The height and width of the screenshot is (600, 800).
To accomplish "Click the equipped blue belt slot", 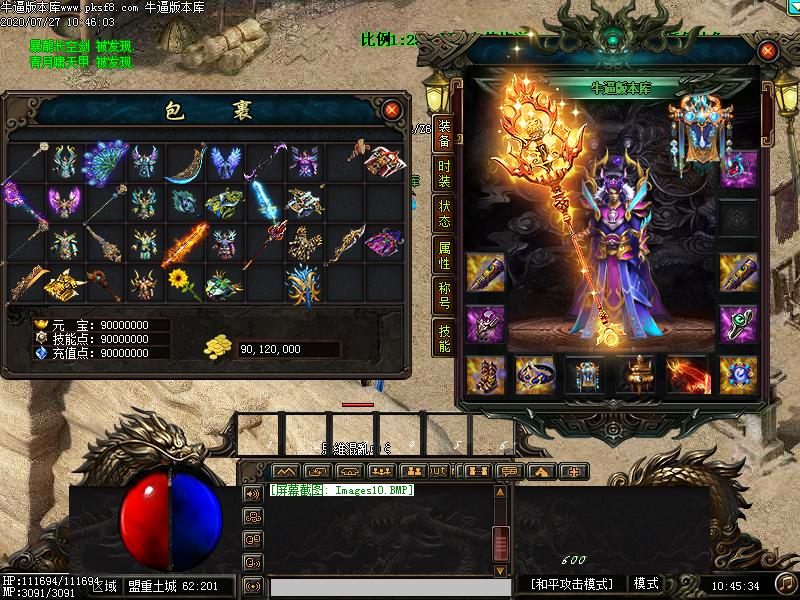I will point(535,374).
